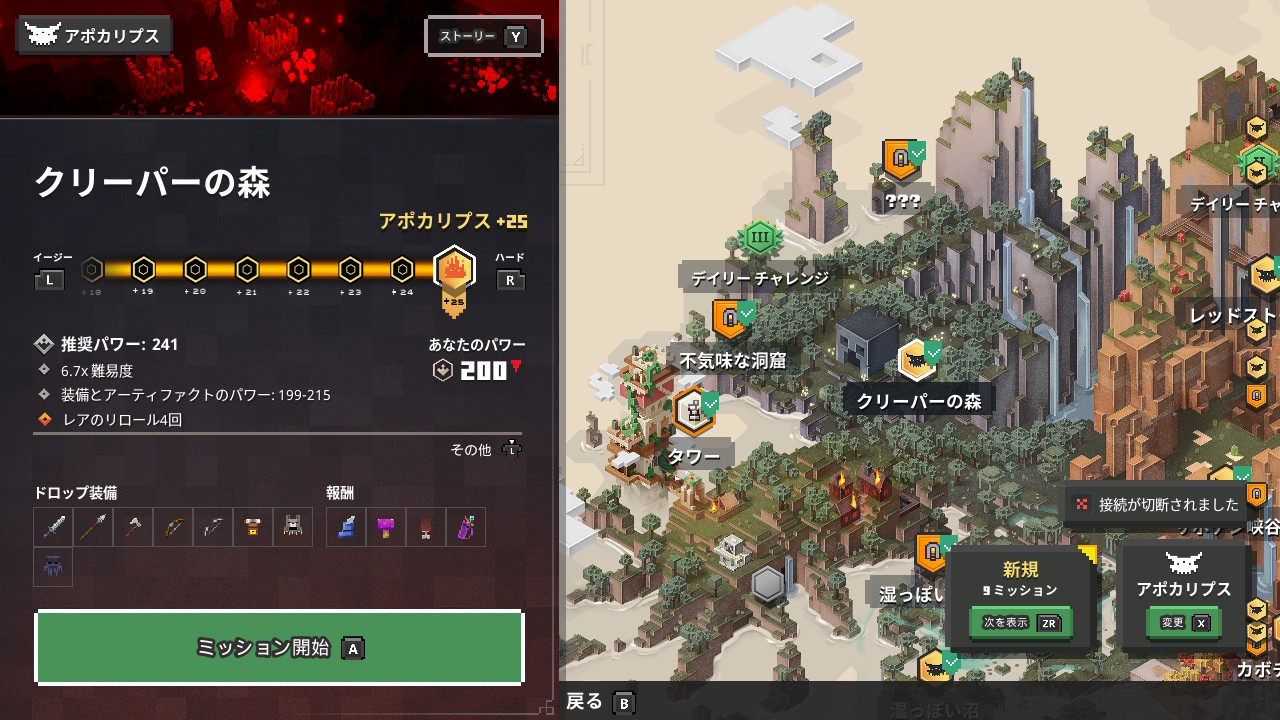Screen dimensions: 1280x720
Task: View the blue boots reward icon
Action: [346, 527]
